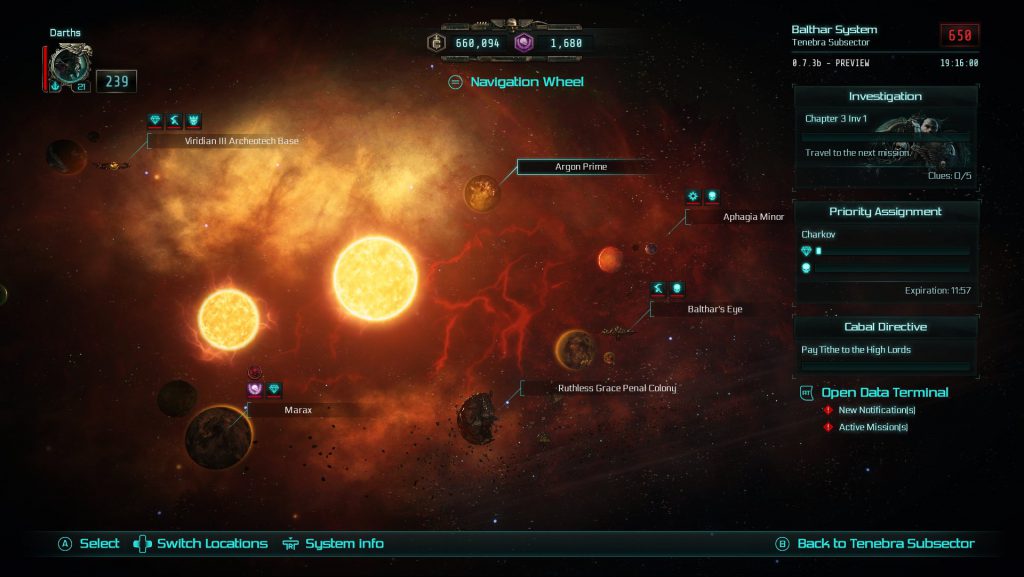Choose the Argon Prime planet label
The height and width of the screenshot is (577, 1024).
click(x=581, y=166)
